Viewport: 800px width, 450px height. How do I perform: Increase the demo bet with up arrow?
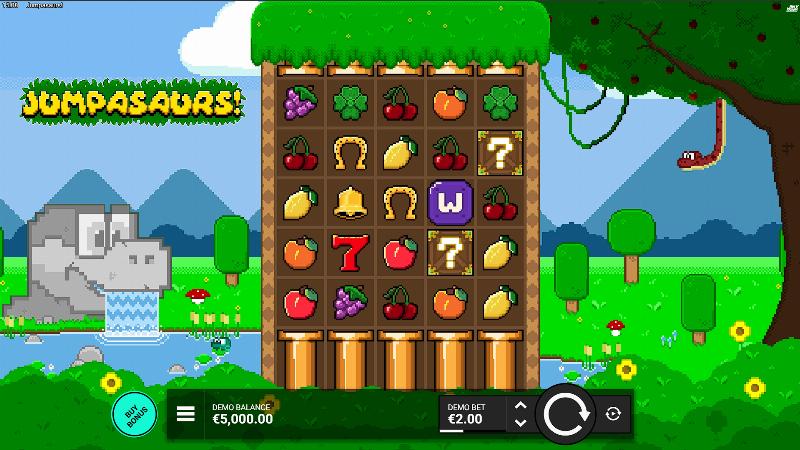(x=519, y=406)
